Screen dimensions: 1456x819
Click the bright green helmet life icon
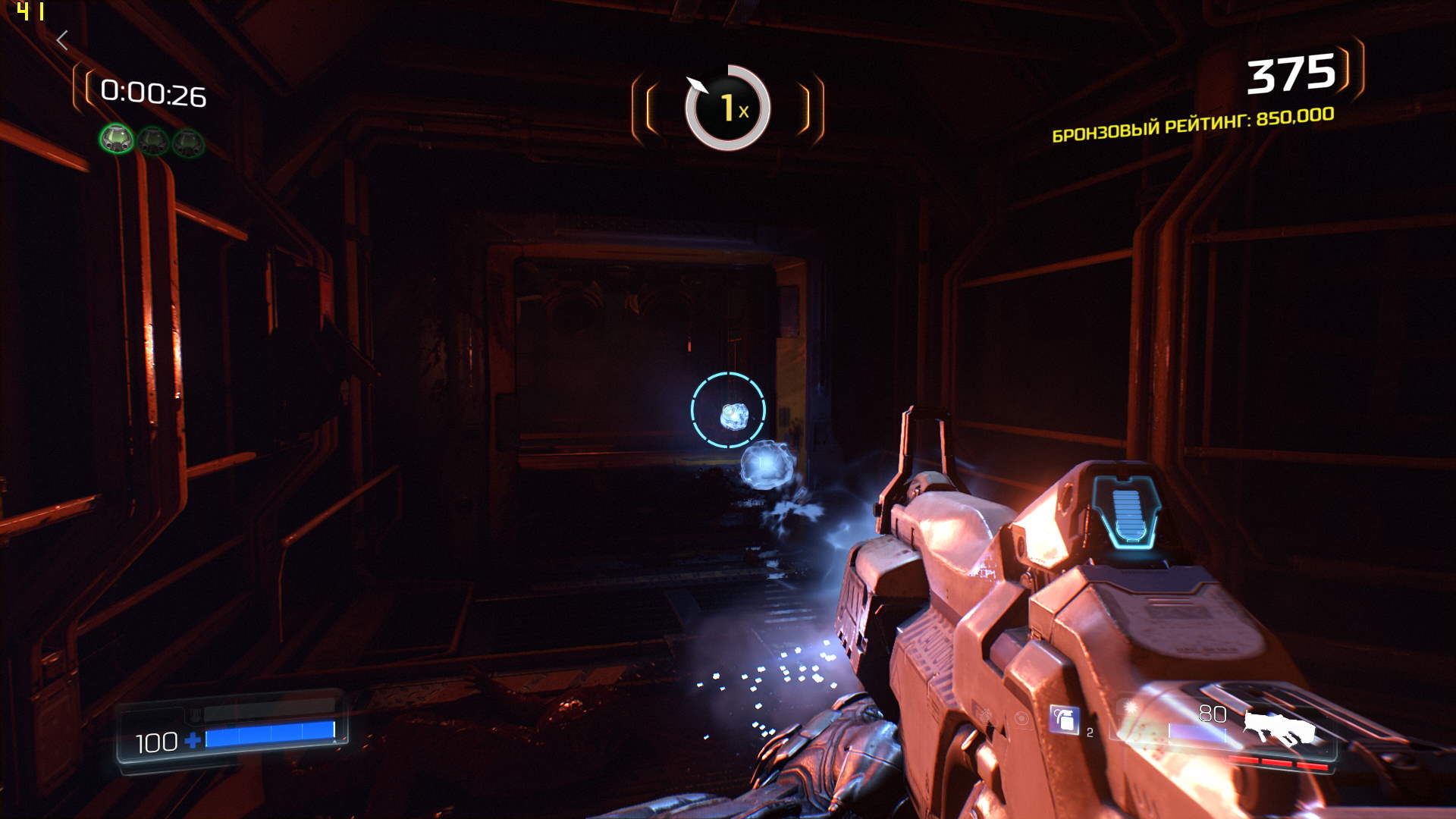(x=117, y=139)
